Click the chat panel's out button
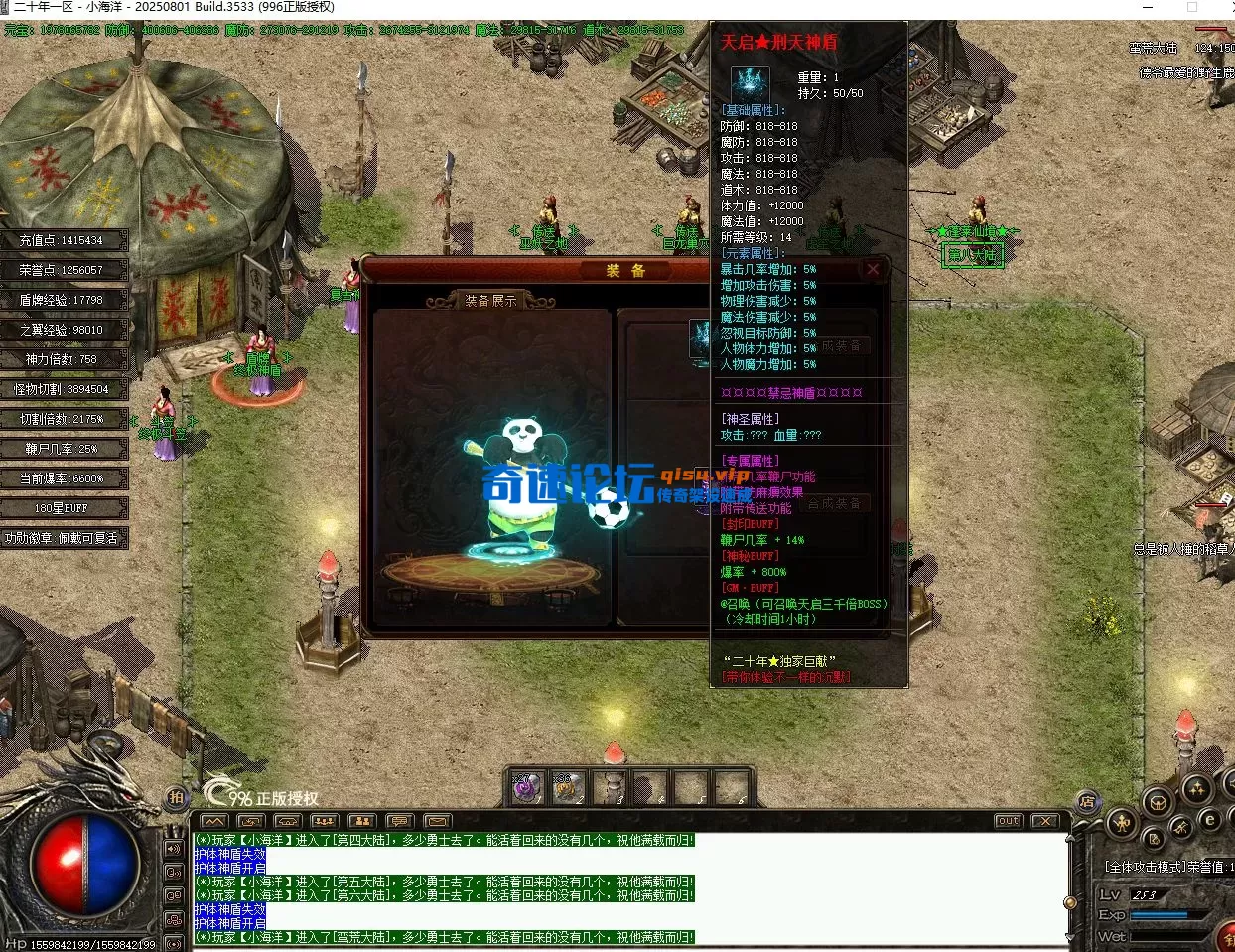This screenshot has height=952, width=1235. click(x=1009, y=821)
